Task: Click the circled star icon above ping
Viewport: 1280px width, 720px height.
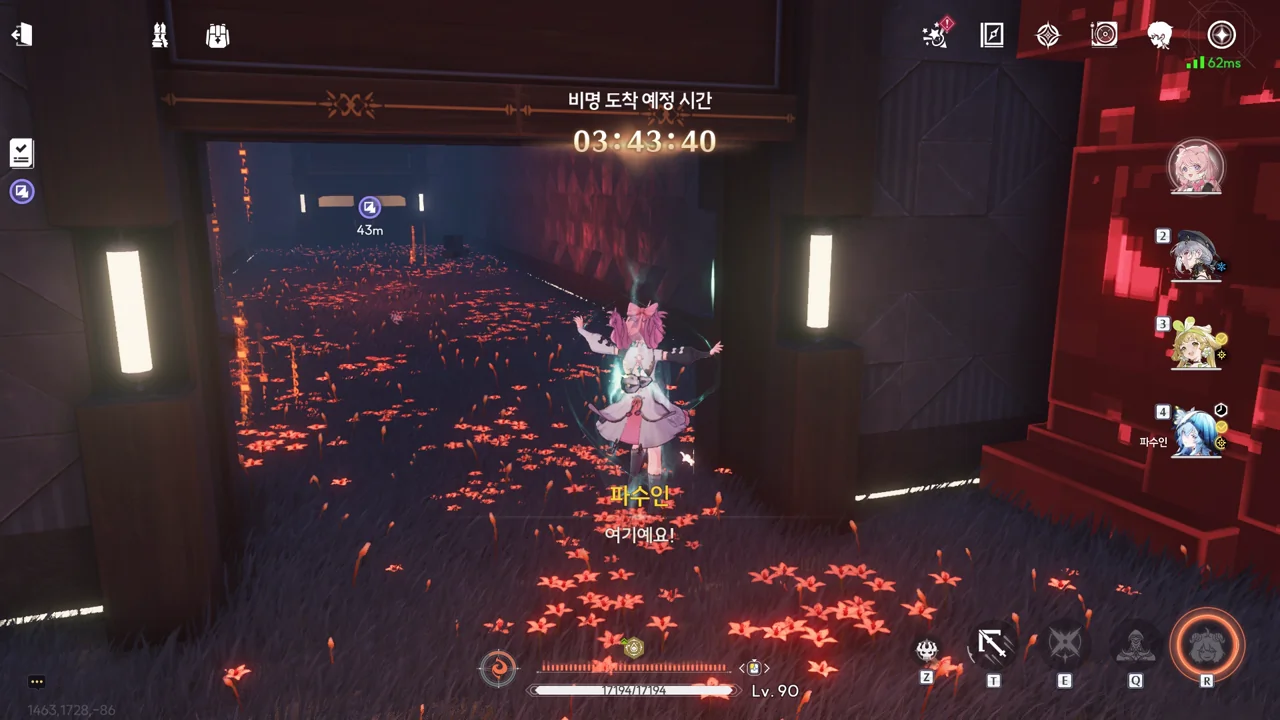Action: [x=1221, y=35]
